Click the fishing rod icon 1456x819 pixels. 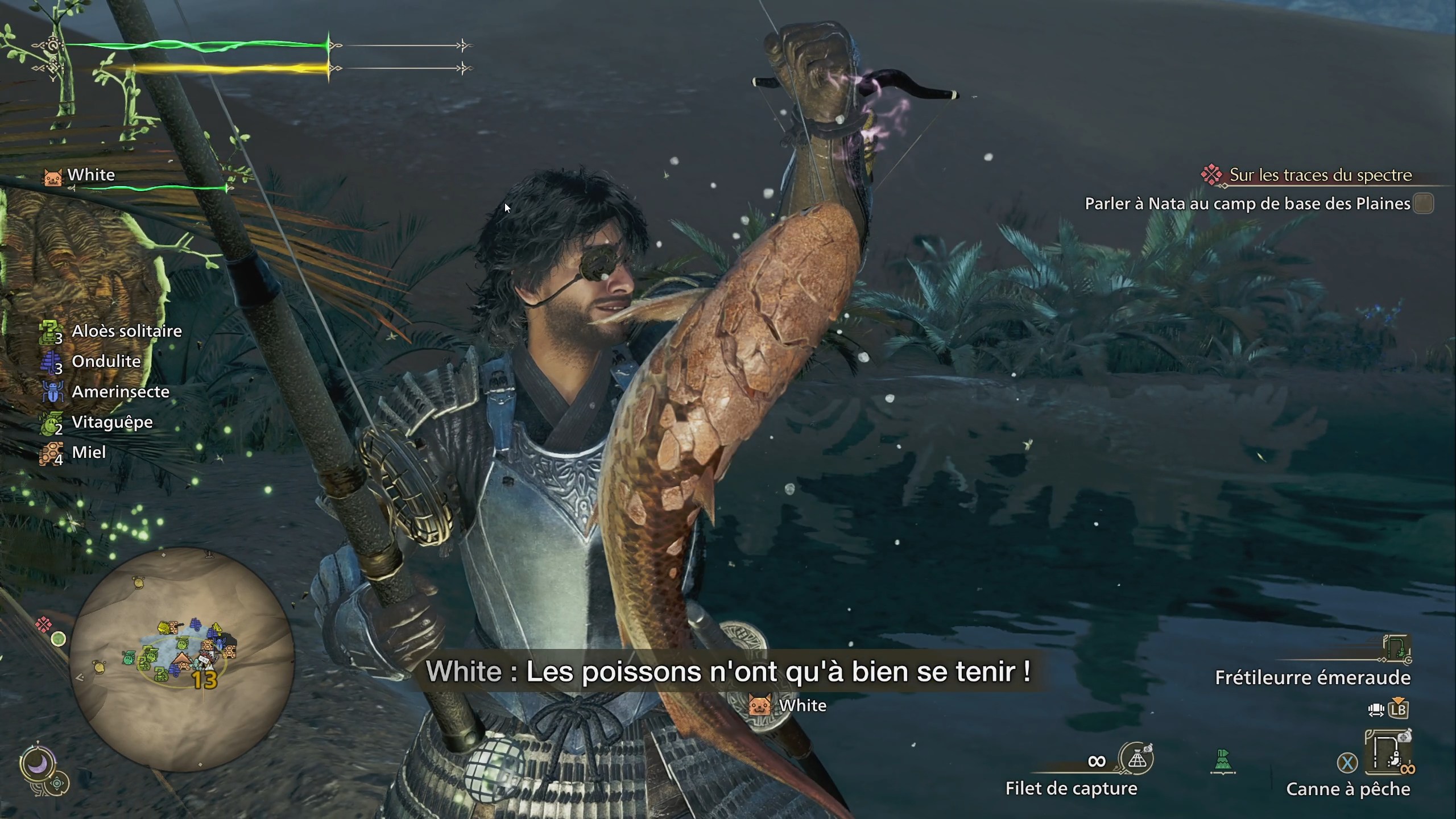point(1388,750)
